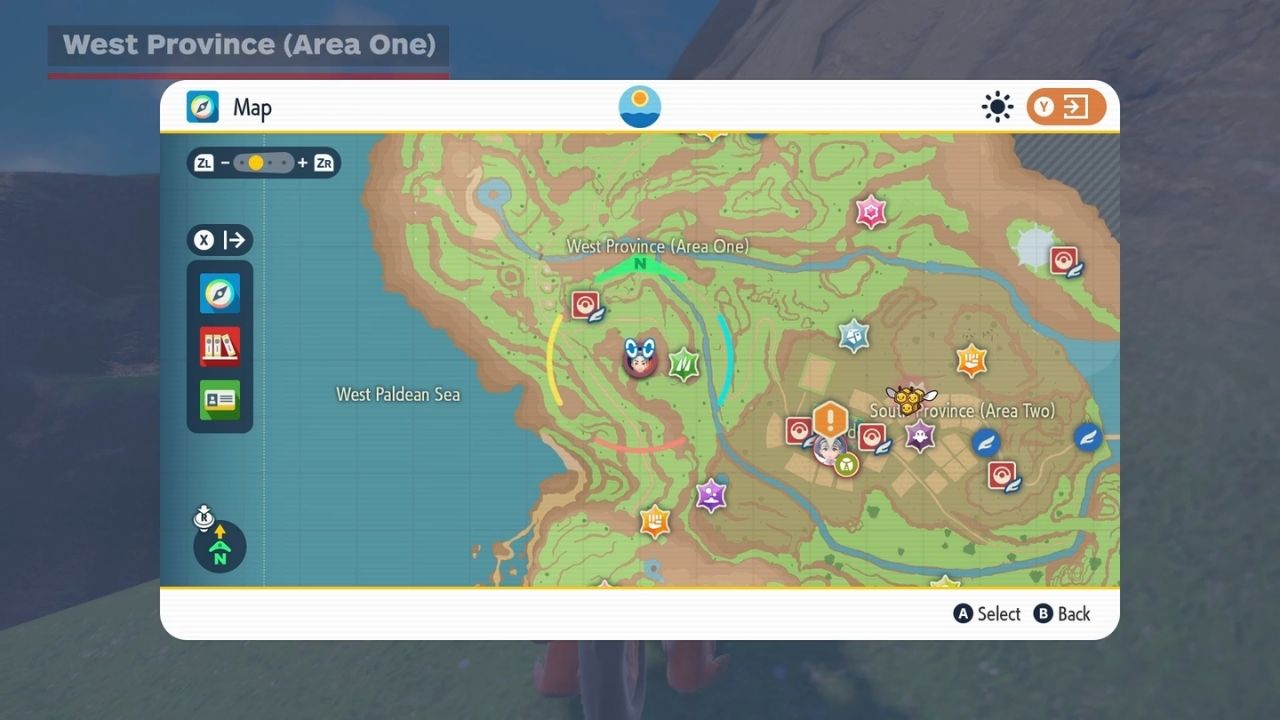This screenshot has height=720, width=1280.
Task: Select the player character map marker
Action: tap(639, 358)
